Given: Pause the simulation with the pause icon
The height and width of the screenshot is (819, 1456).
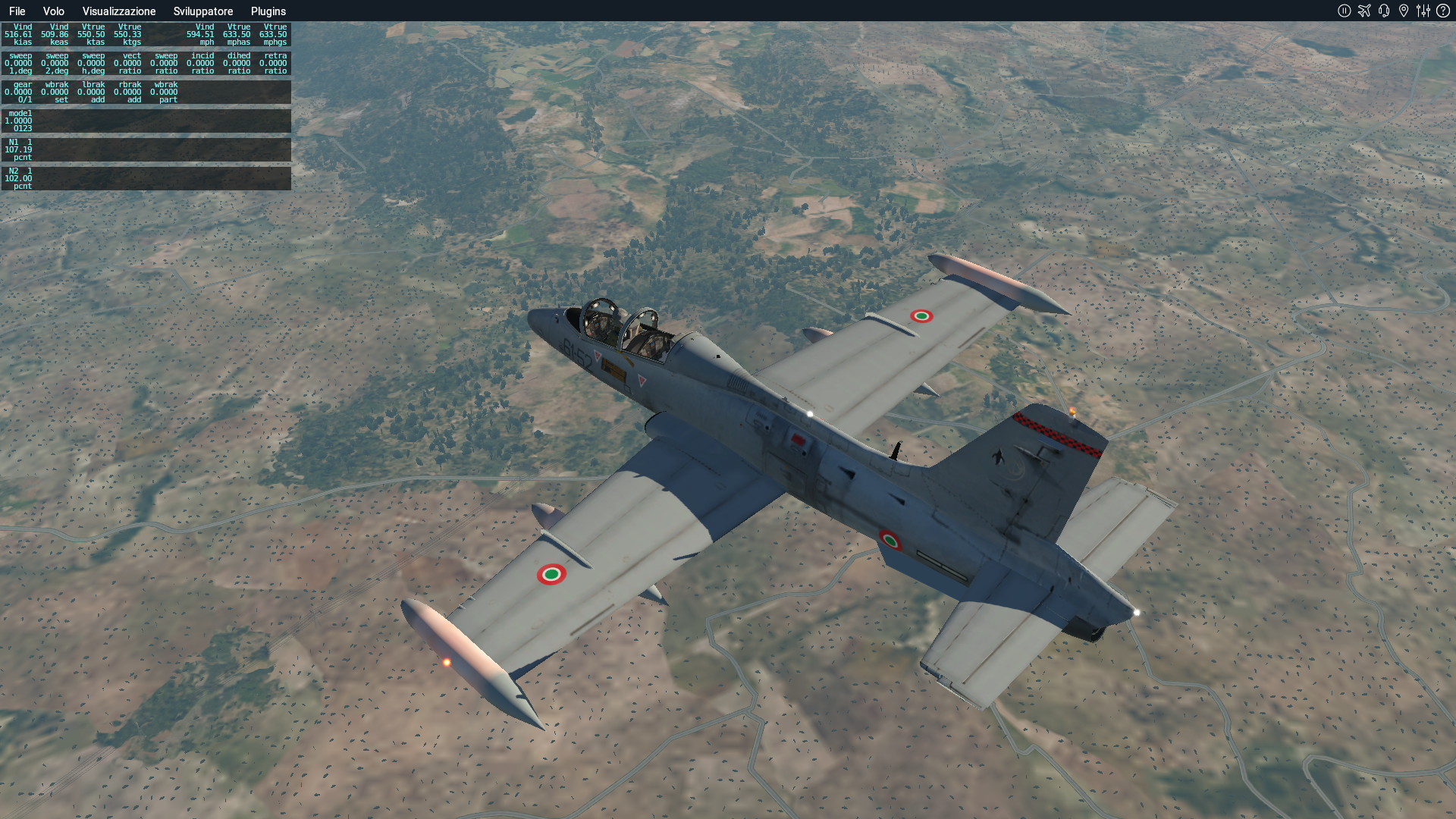Looking at the screenshot, I should (1345, 11).
